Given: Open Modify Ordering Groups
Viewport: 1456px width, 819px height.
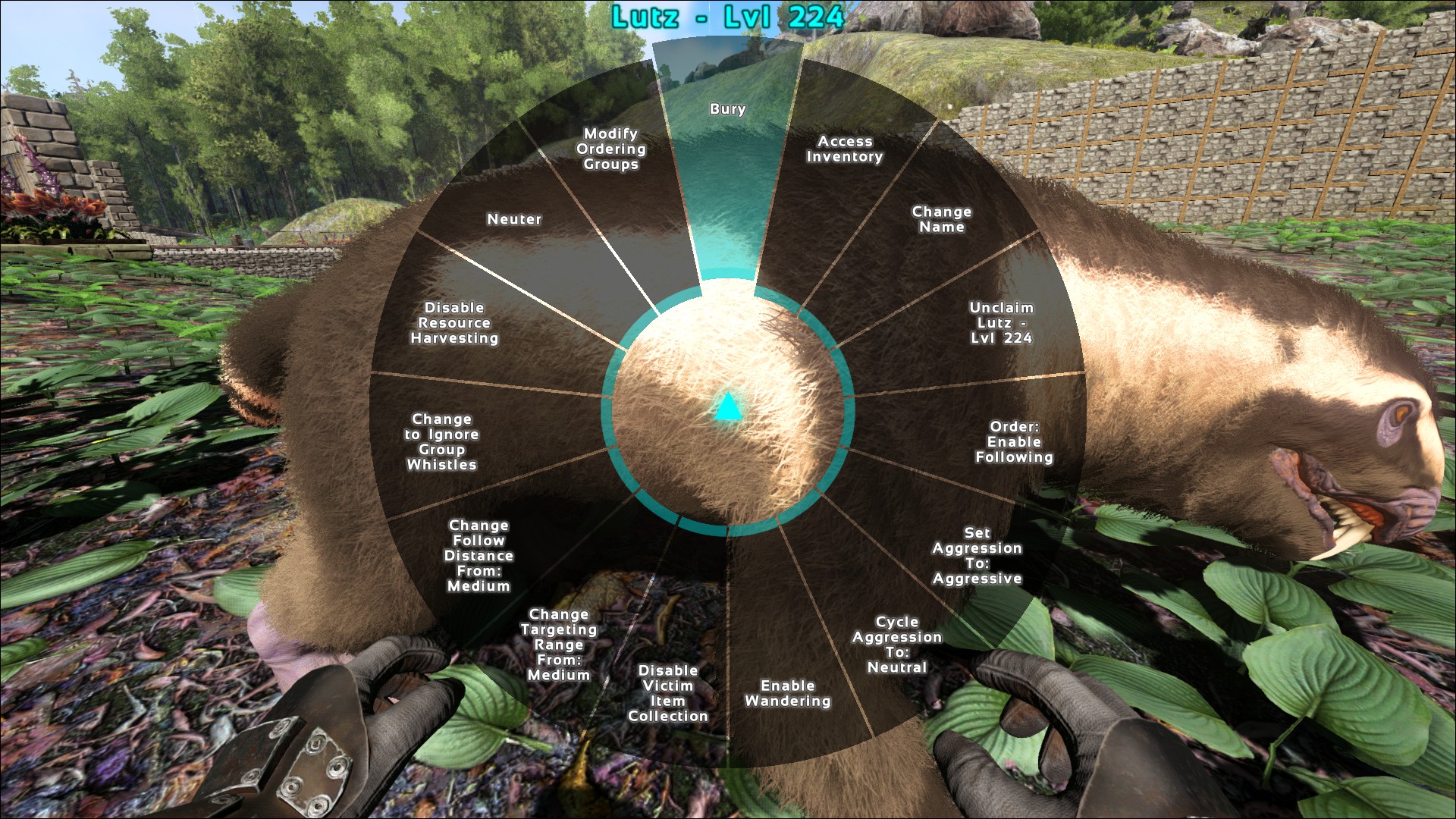Looking at the screenshot, I should click(610, 149).
